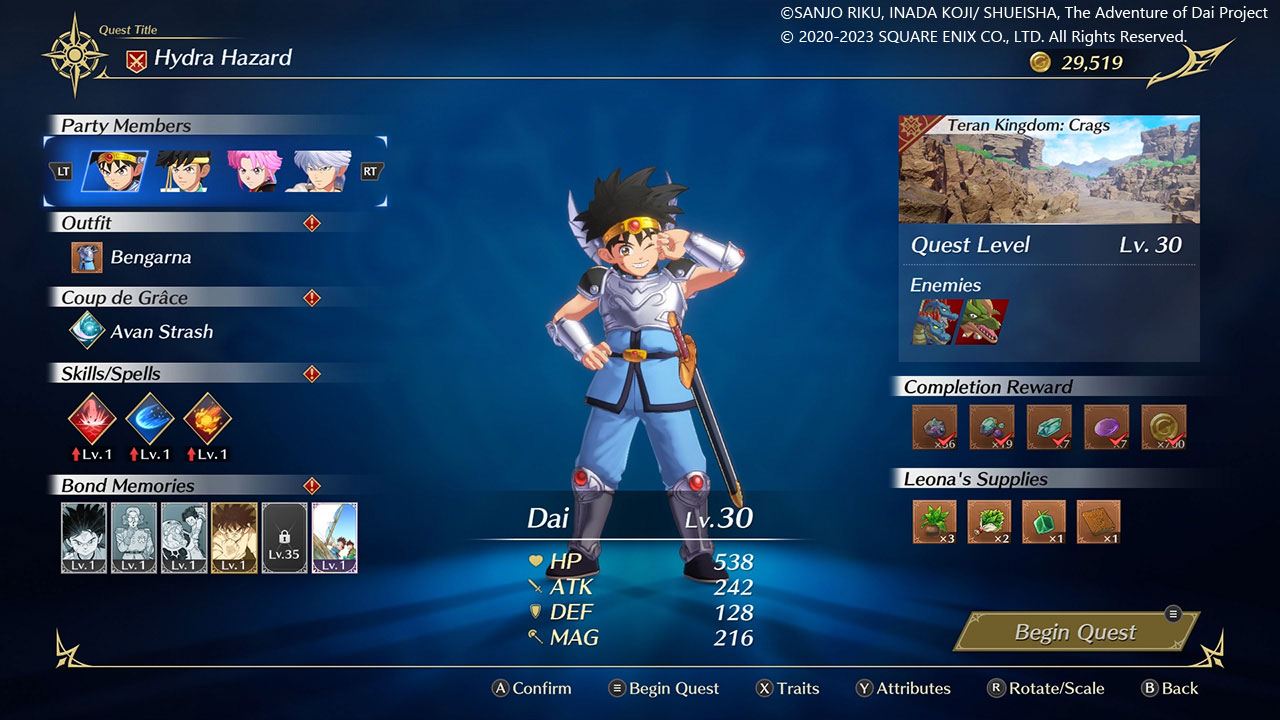View the gold coin completion reward

(1164, 427)
